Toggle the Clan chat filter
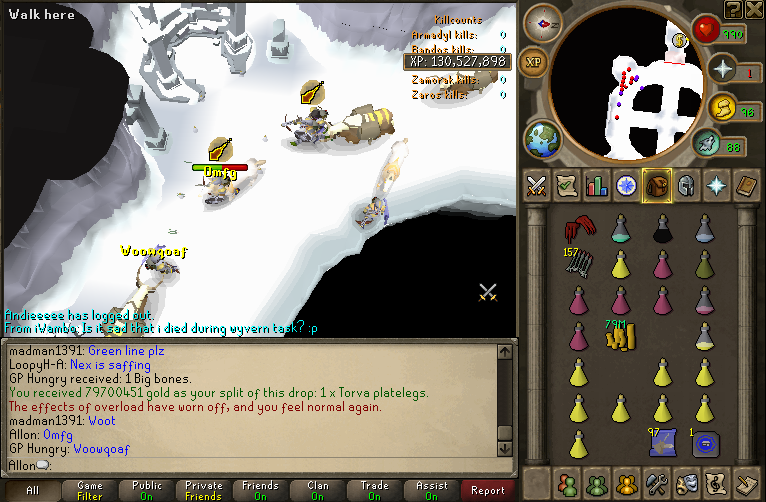The width and height of the screenshot is (766, 502). 317,490
